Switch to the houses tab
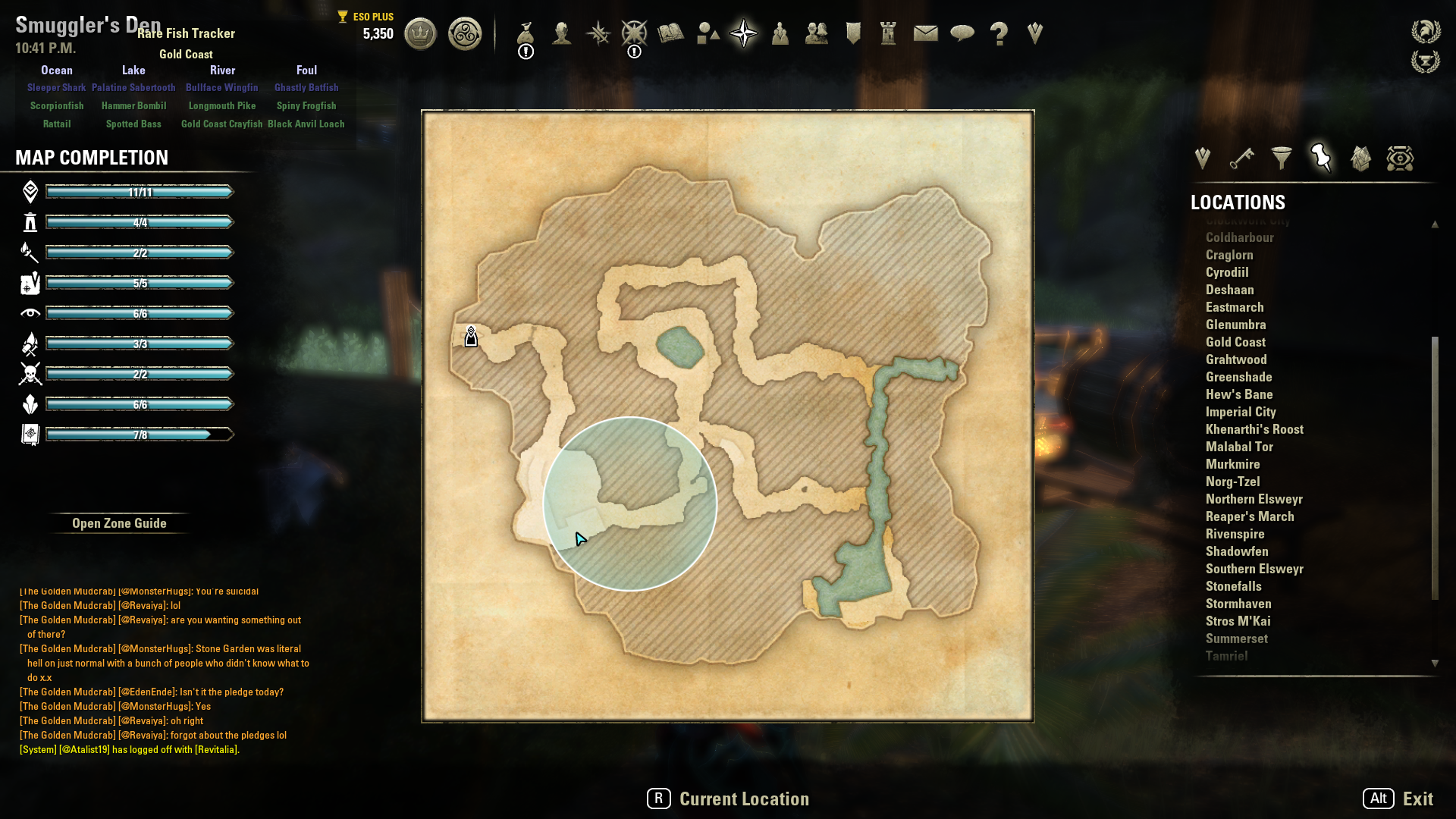Image resolution: width=1456 pixels, height=819 pixels. [x=1360, y=158]
